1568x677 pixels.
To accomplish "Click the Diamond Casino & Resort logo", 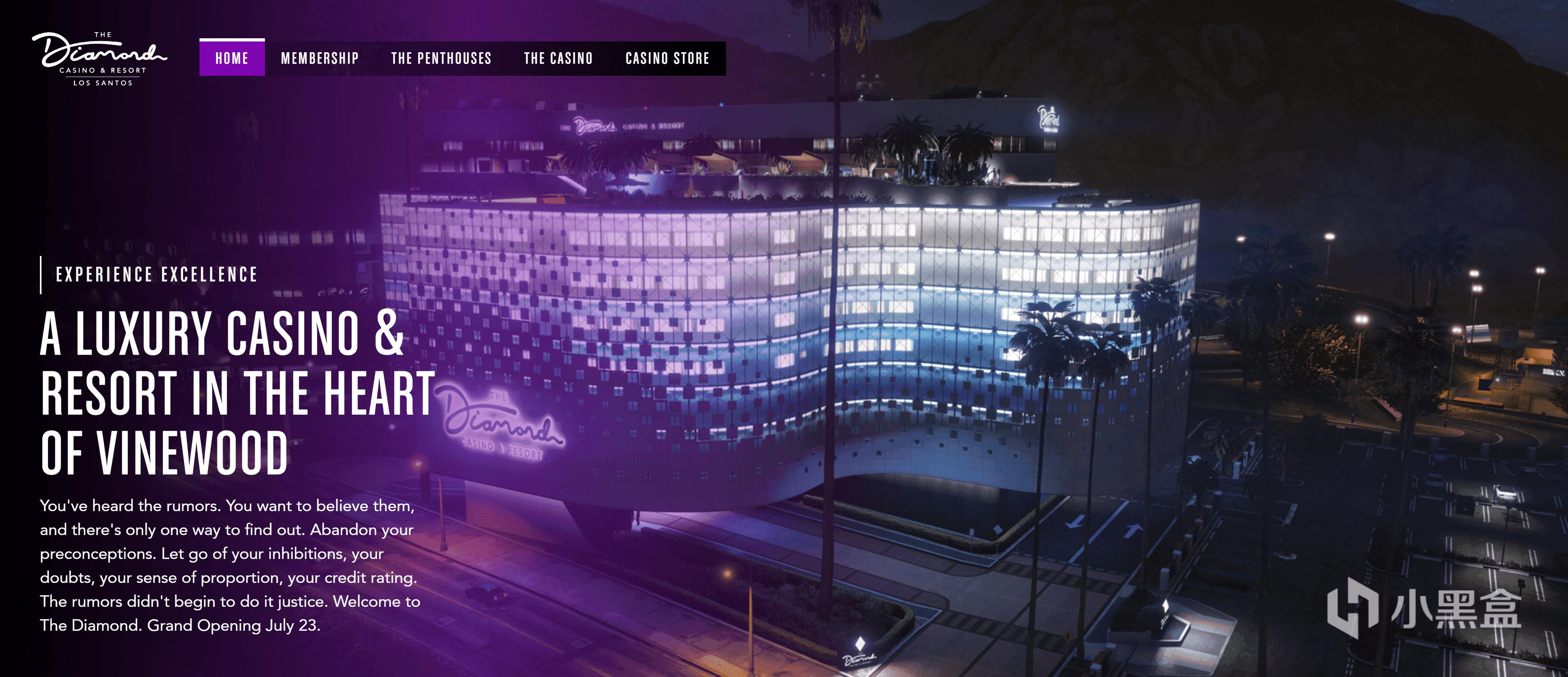I will pyautogui.click(x=100, y=58).
